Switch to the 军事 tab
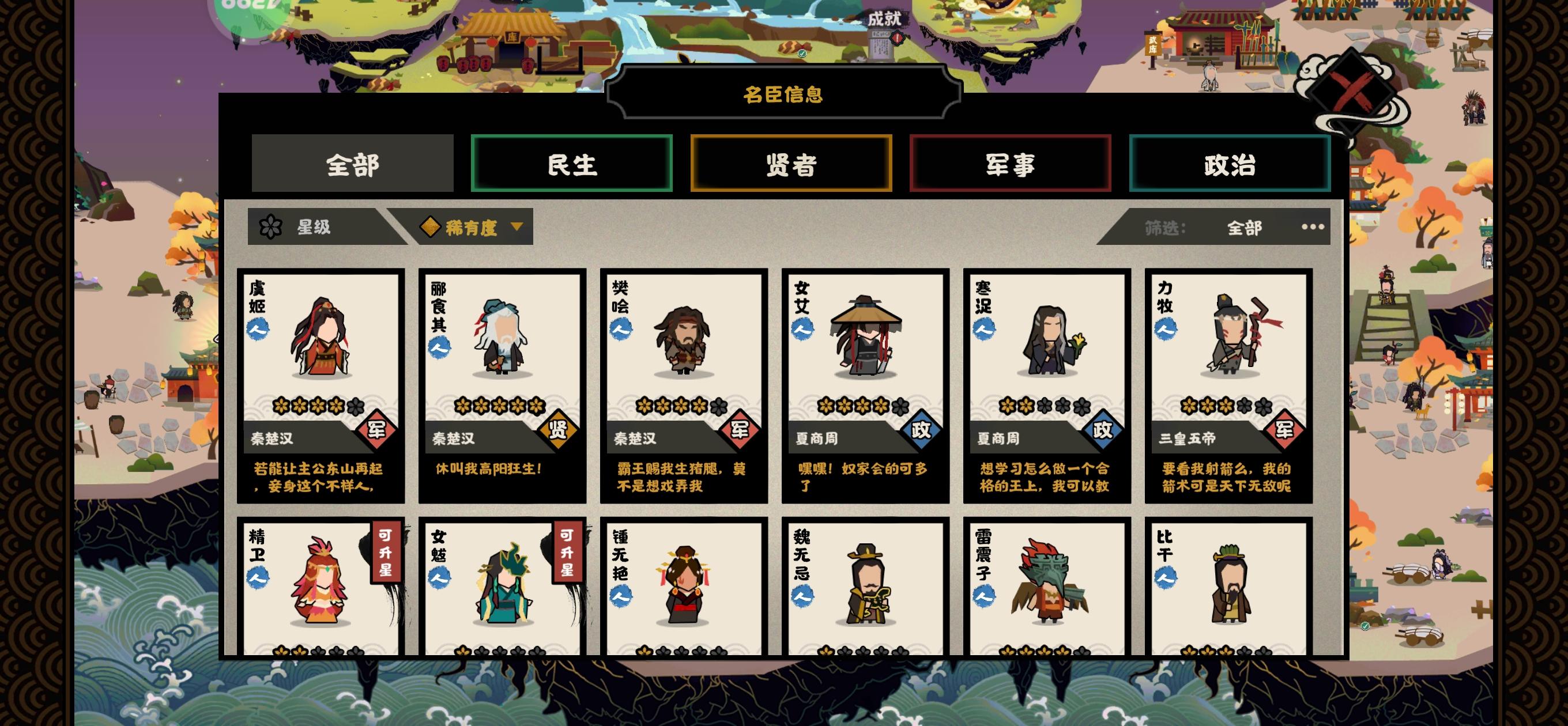This screenshot has width=1568, height=726. (x=1011, y=164)
